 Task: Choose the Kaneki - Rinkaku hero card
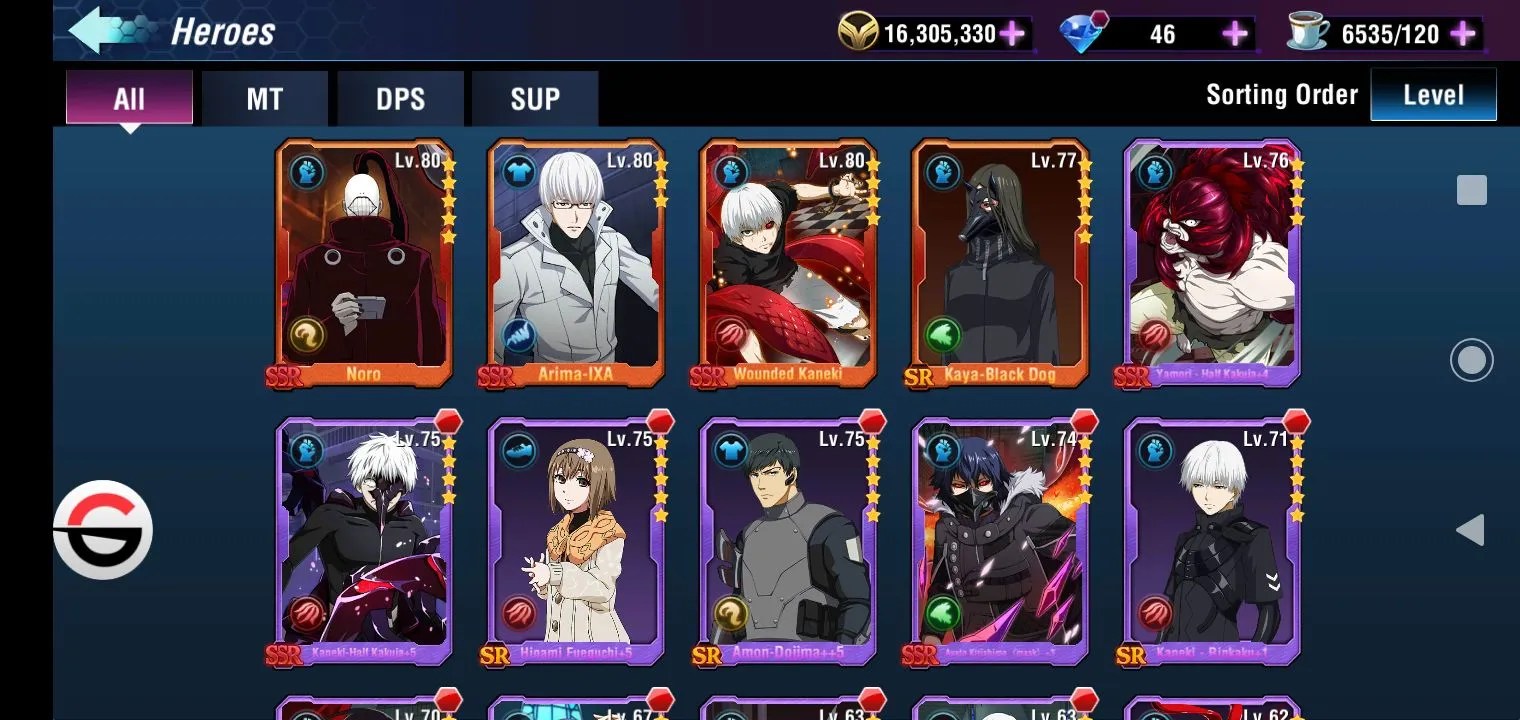[1212, 540]
